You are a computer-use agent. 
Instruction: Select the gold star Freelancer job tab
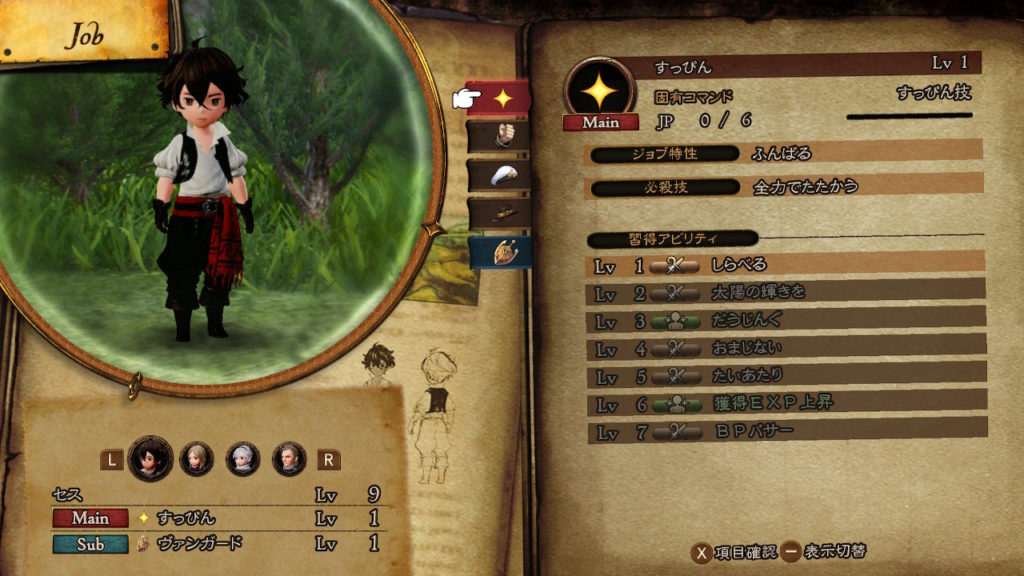(498, 98)
